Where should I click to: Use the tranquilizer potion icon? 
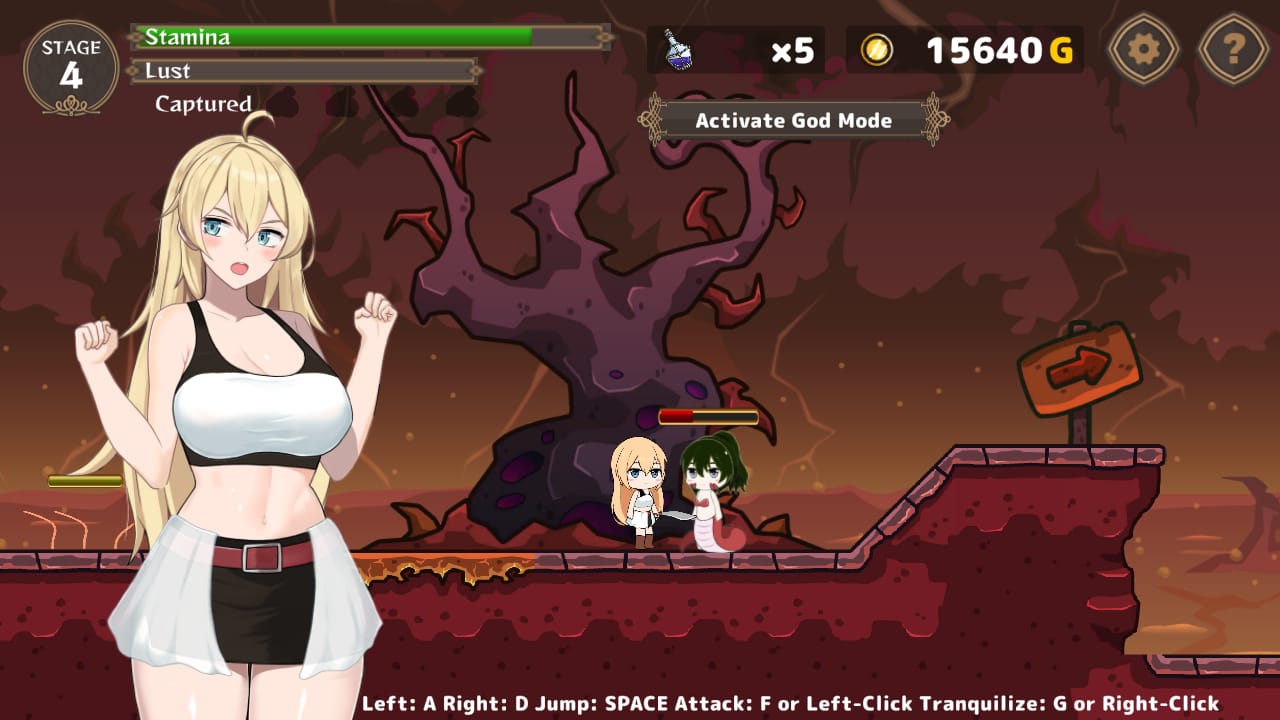click(679, 50)
